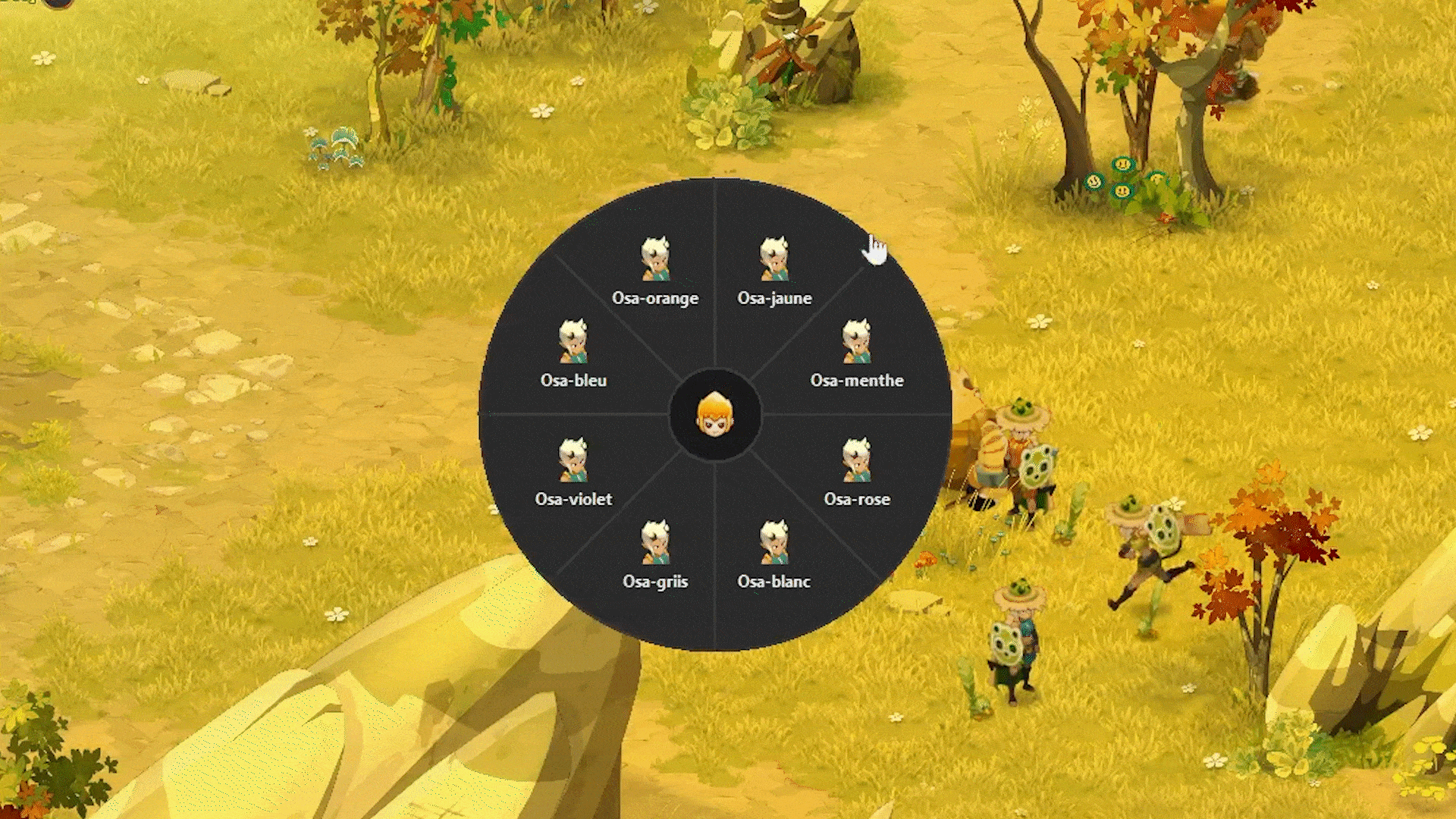Select the Osa-jaune character portrait
This screenshot has width=1456, height=819.
pos(774,258)
